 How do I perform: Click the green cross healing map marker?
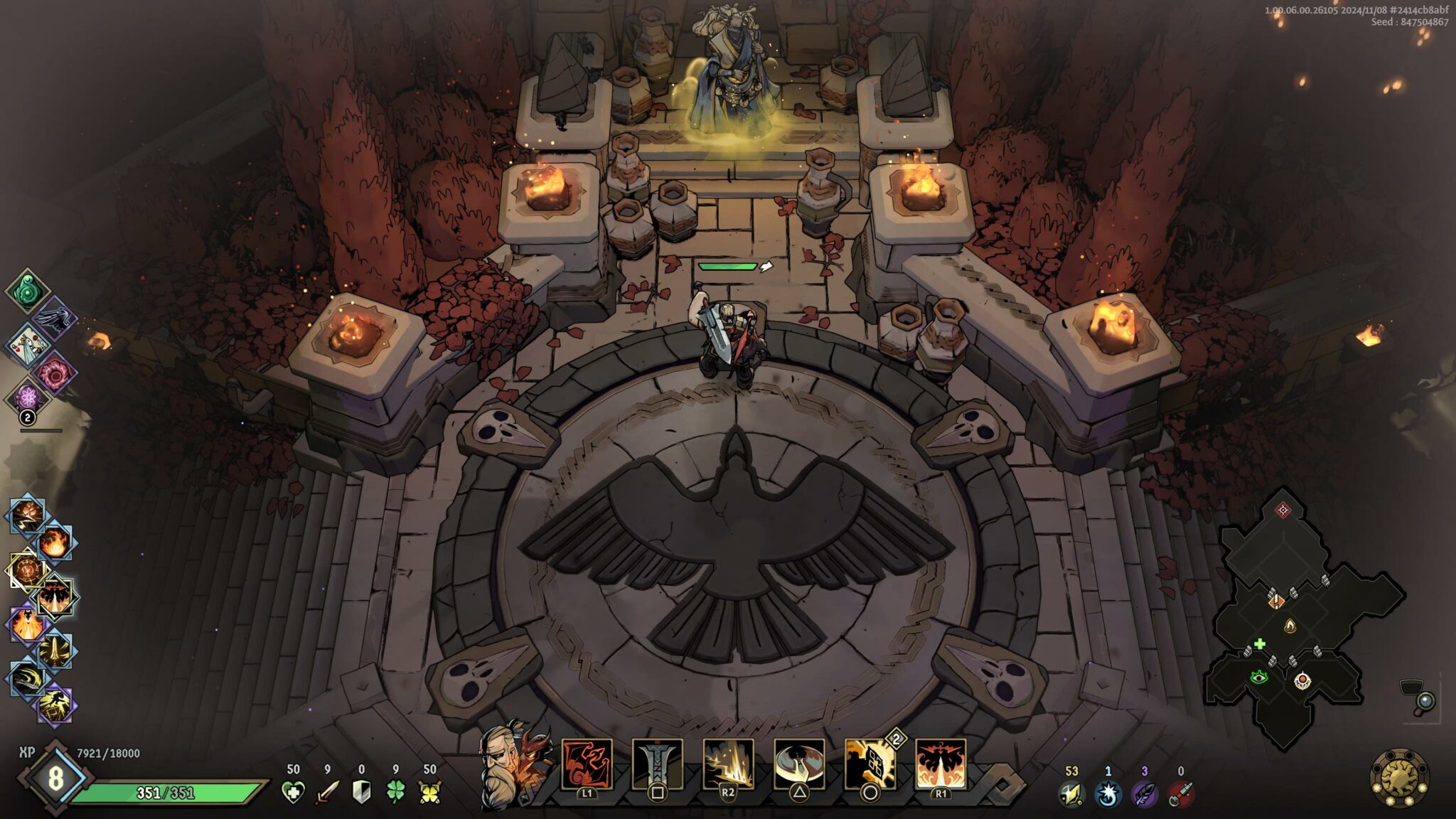1260,644
